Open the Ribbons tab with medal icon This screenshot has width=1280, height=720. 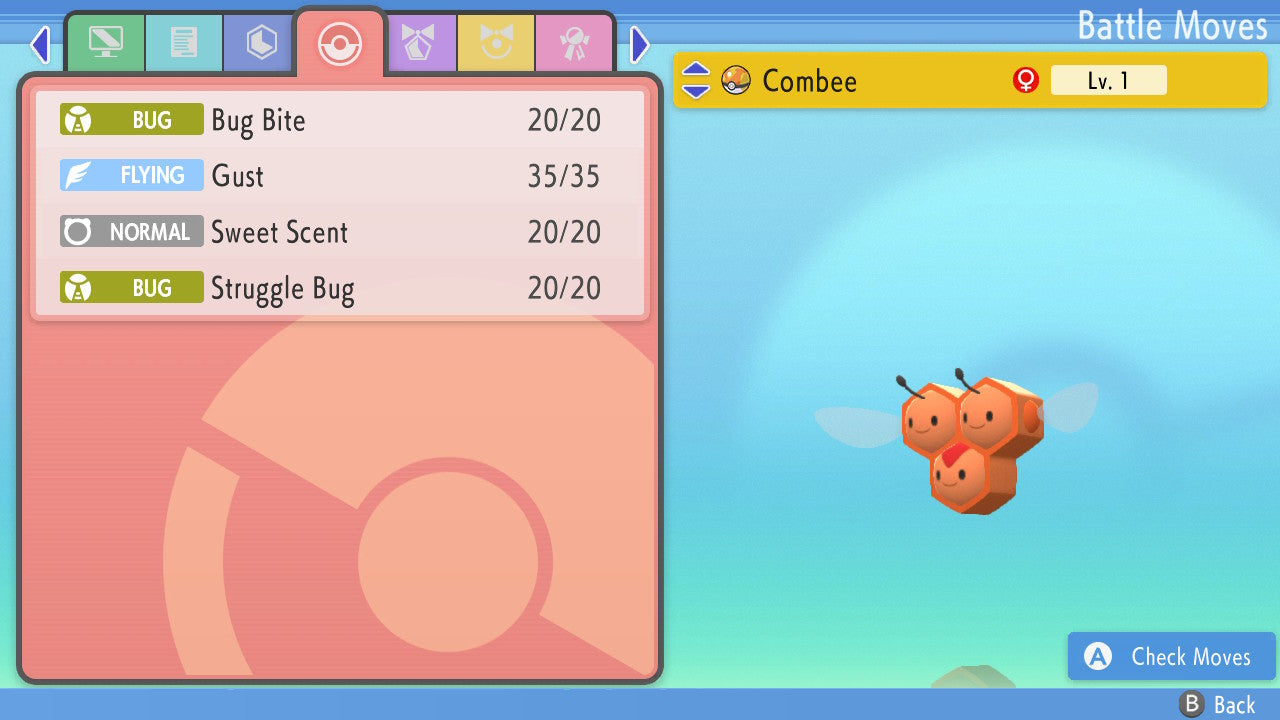tap(575, 43)
